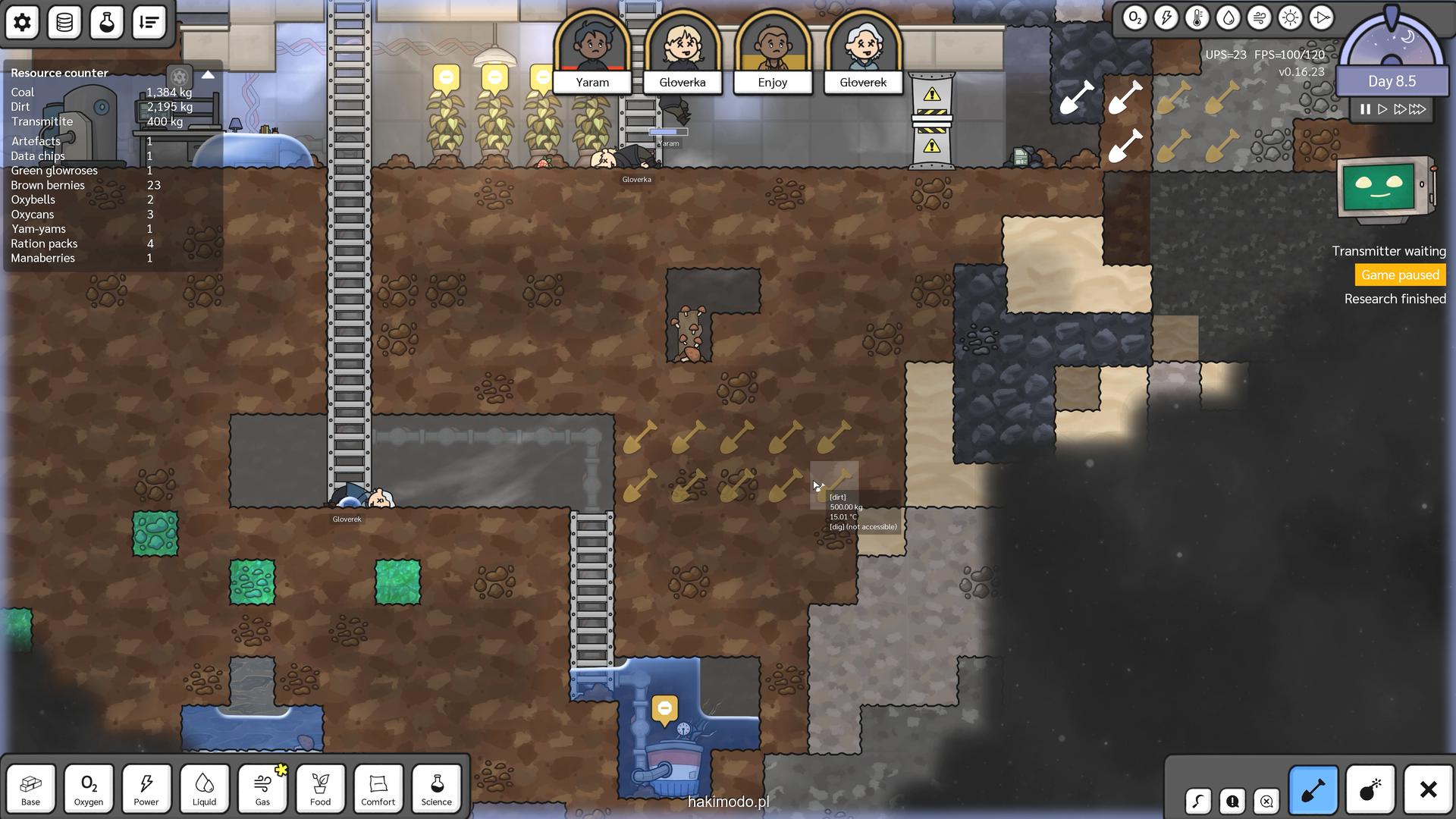Click the Research finished notification

coord(1395,299)
